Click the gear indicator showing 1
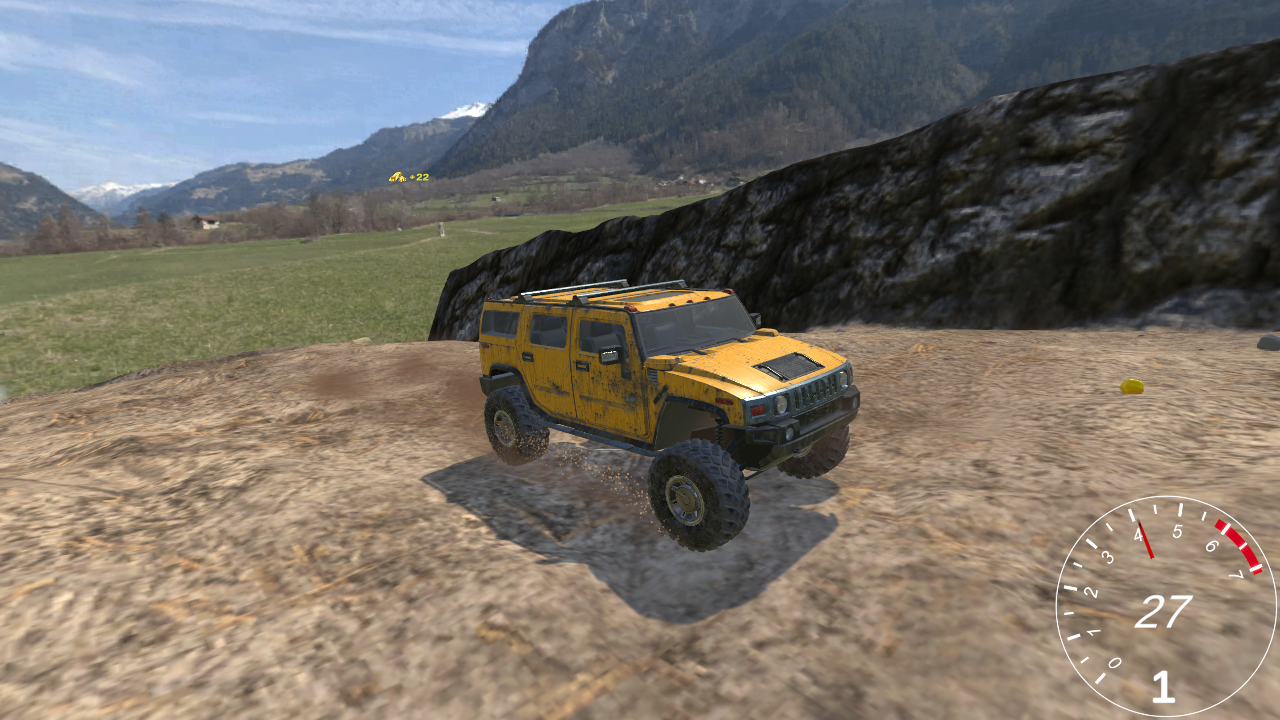Screen dimensions: 1280x720 (1164, 686)
